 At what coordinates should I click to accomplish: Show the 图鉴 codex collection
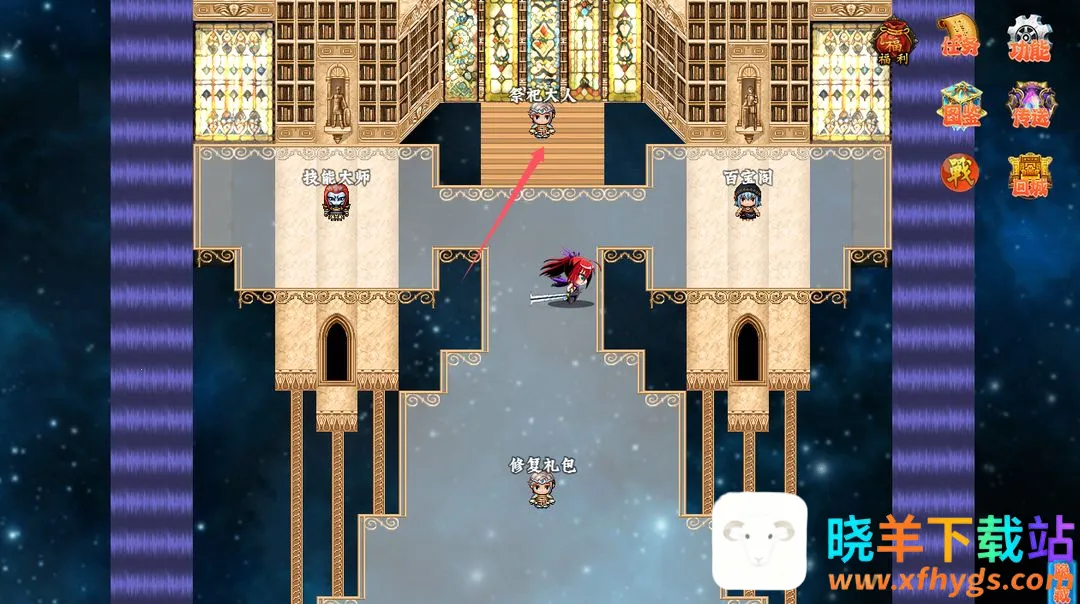tap(961, 105)
